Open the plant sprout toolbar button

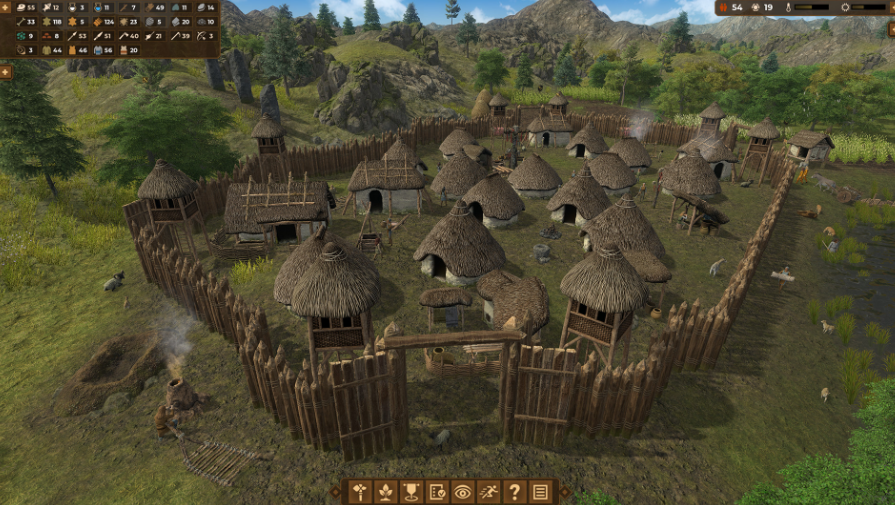click(x=385, y=492)
